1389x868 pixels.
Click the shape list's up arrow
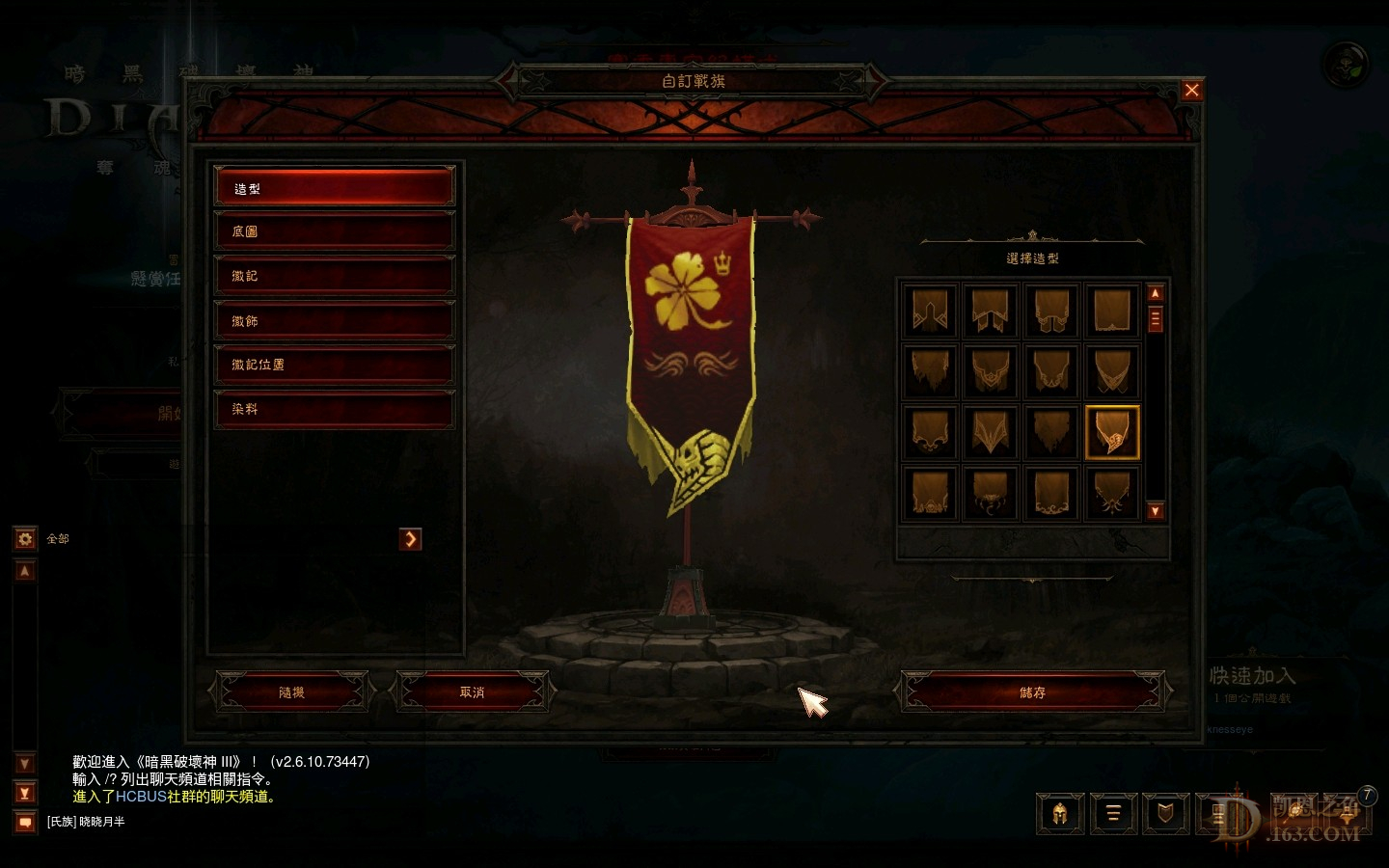[x=1156, y=293]
